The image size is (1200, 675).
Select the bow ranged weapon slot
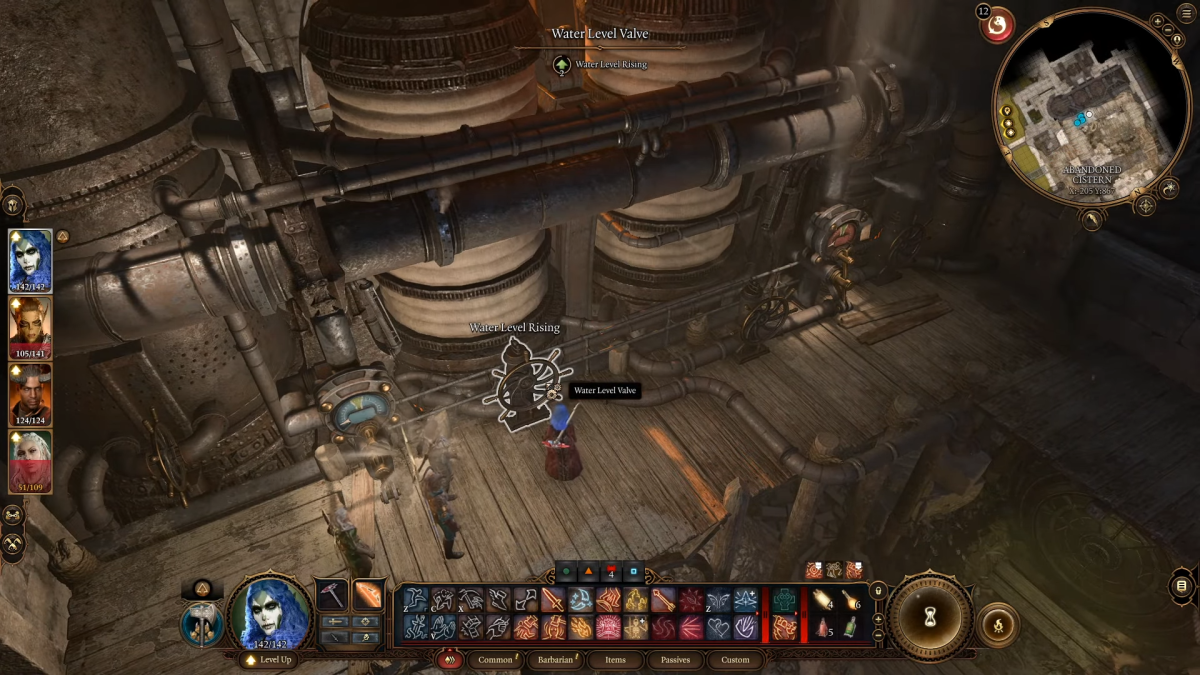(368, 594)
